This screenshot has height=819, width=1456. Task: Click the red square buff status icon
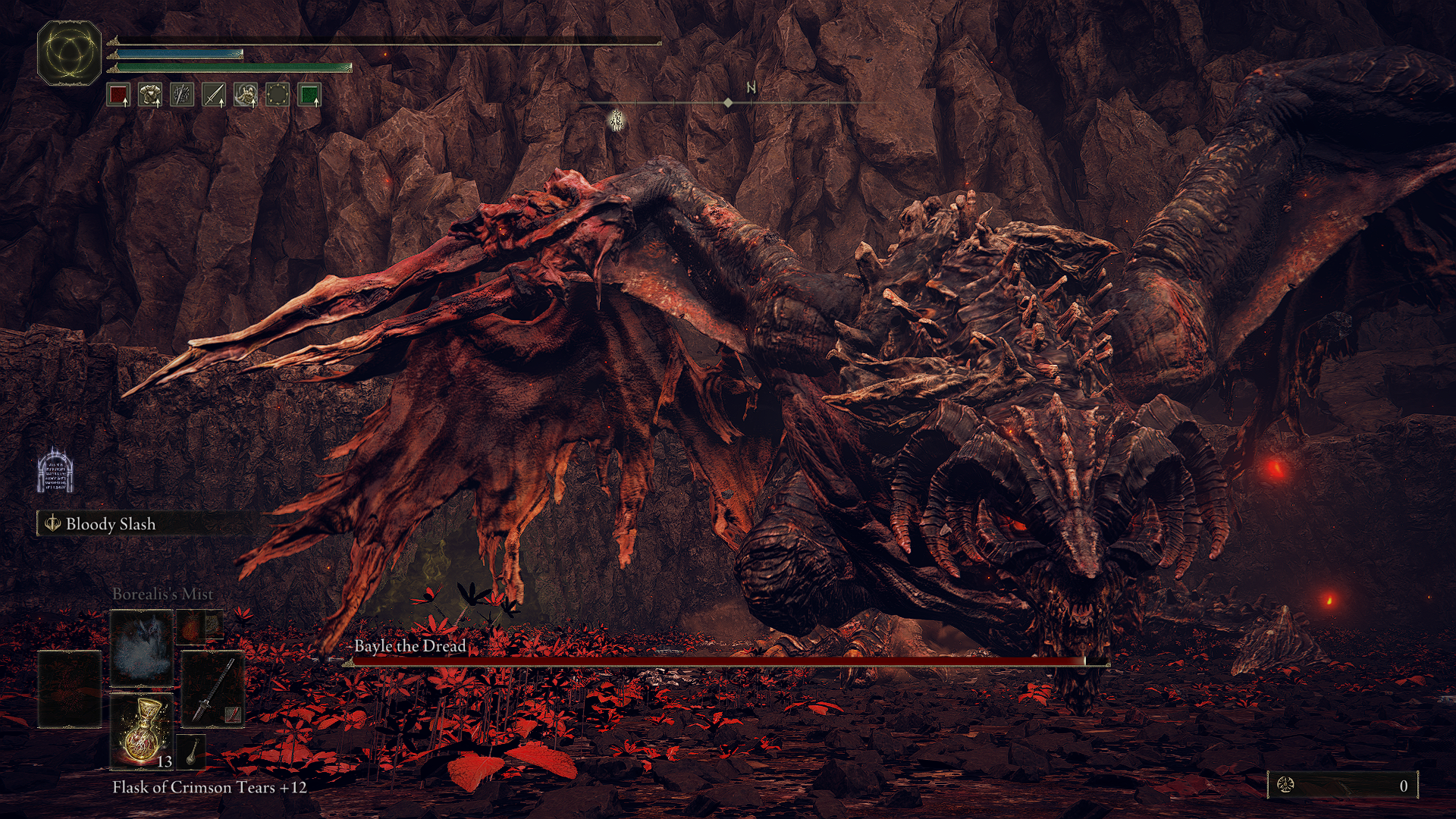point(119,96)
